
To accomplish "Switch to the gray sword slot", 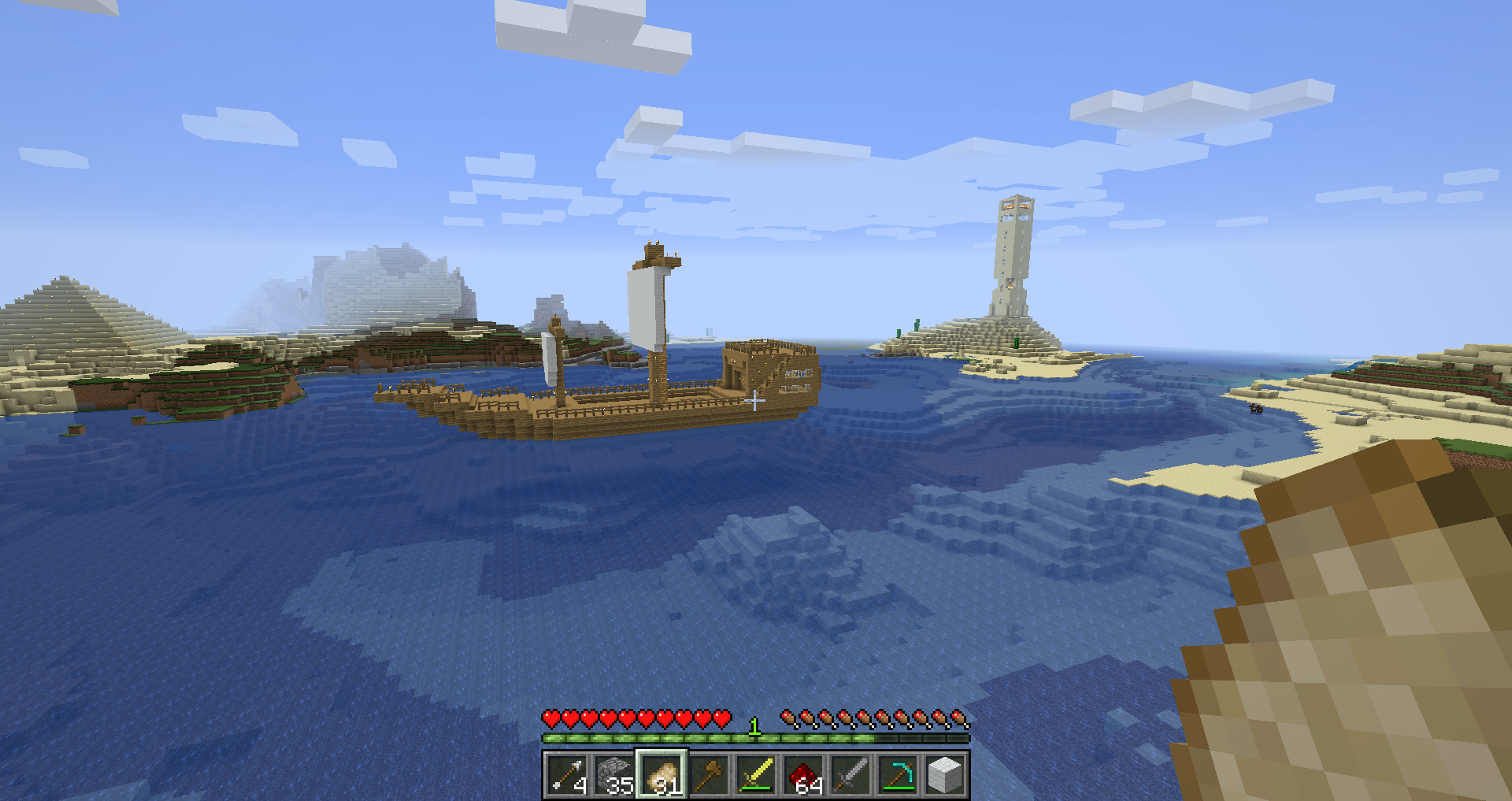I will [x=850, y=775].
